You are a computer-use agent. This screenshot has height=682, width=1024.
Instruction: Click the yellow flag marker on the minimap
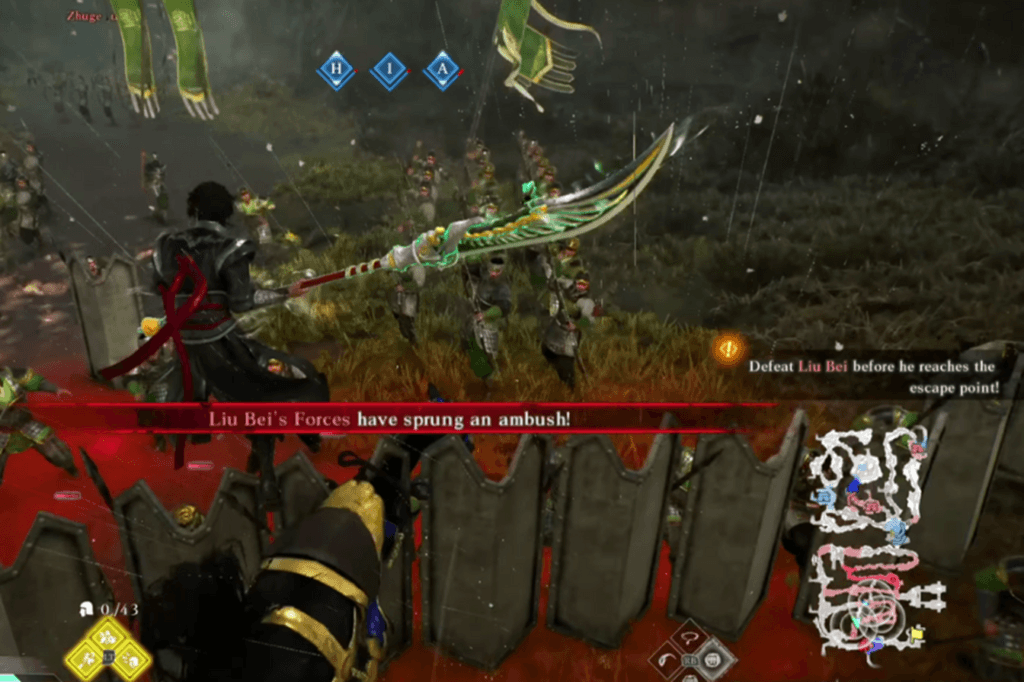(917, 632)
